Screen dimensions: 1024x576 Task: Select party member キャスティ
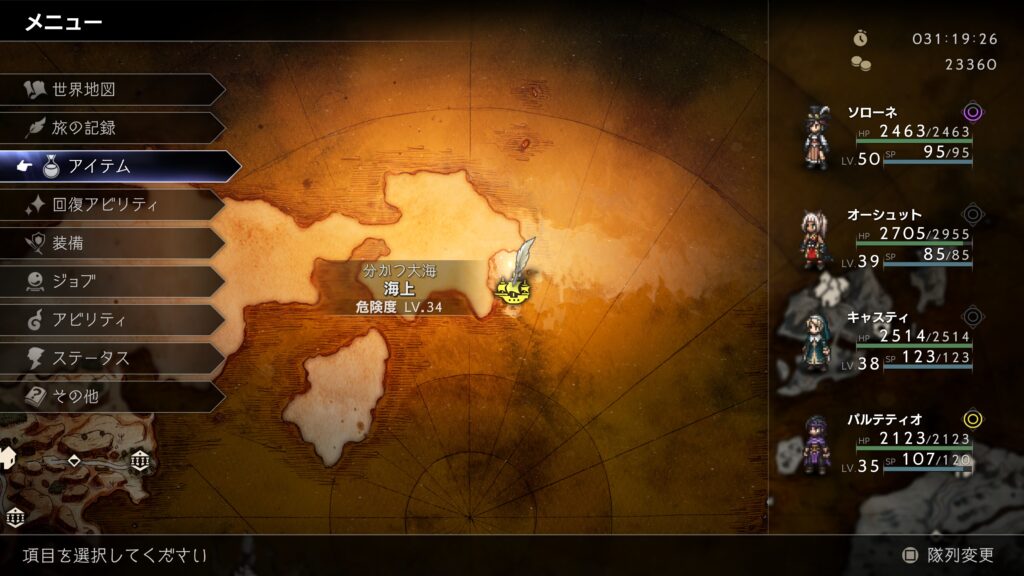point(890,341)
